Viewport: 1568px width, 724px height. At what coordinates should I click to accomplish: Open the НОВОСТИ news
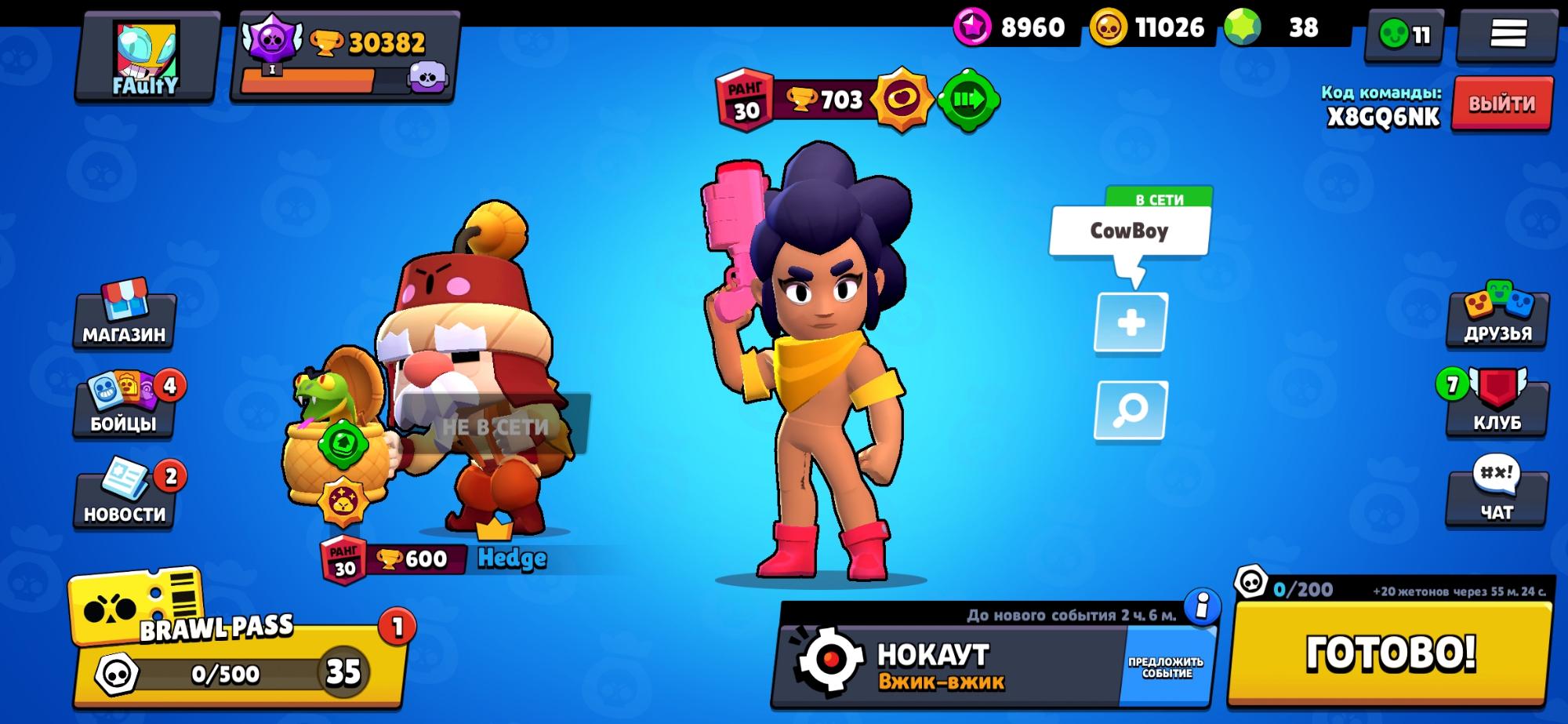coord(124,494)
